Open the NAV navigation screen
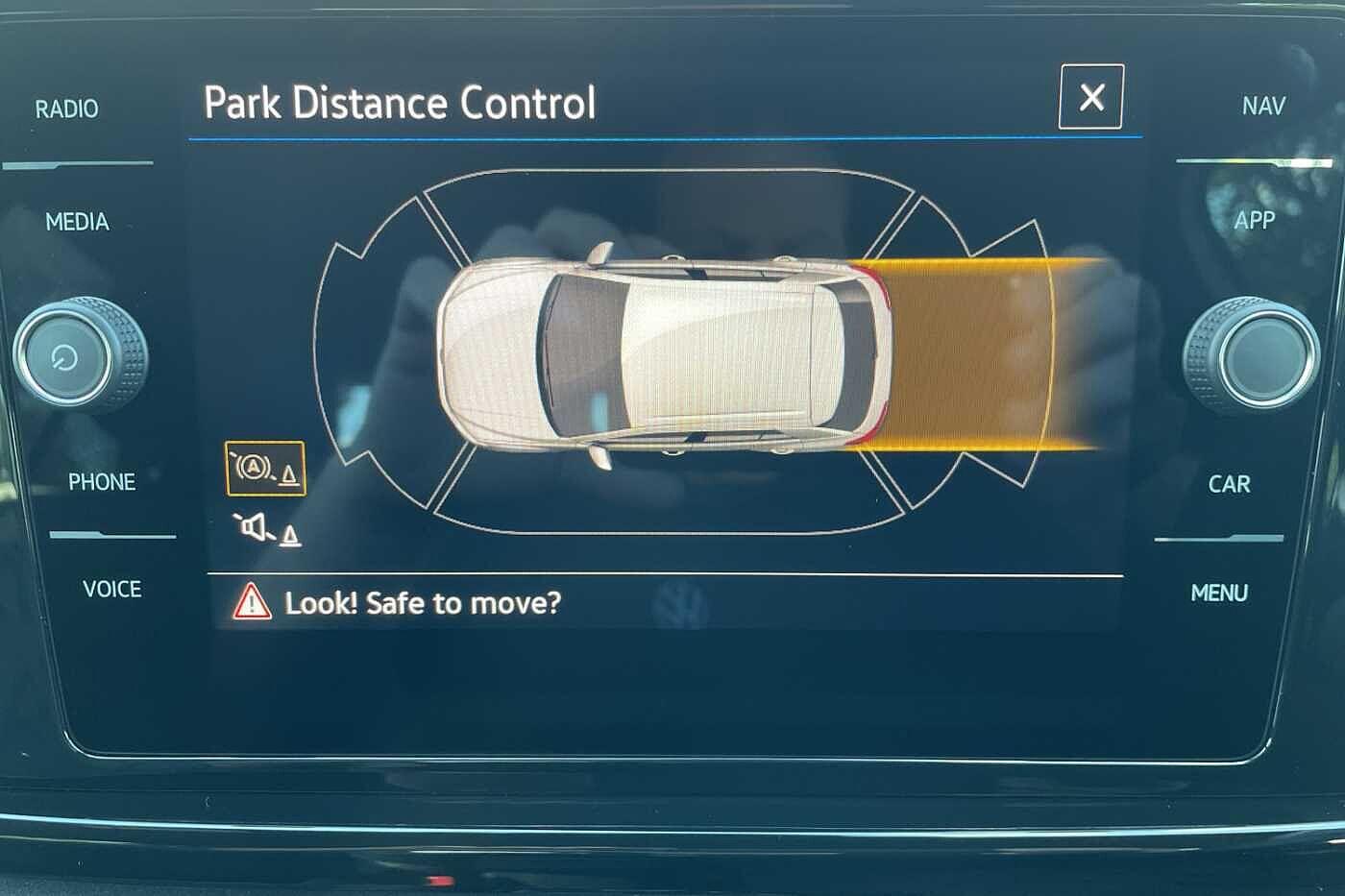The image size is (1345, 896). pyautogui.click(x=1262, y=106)
